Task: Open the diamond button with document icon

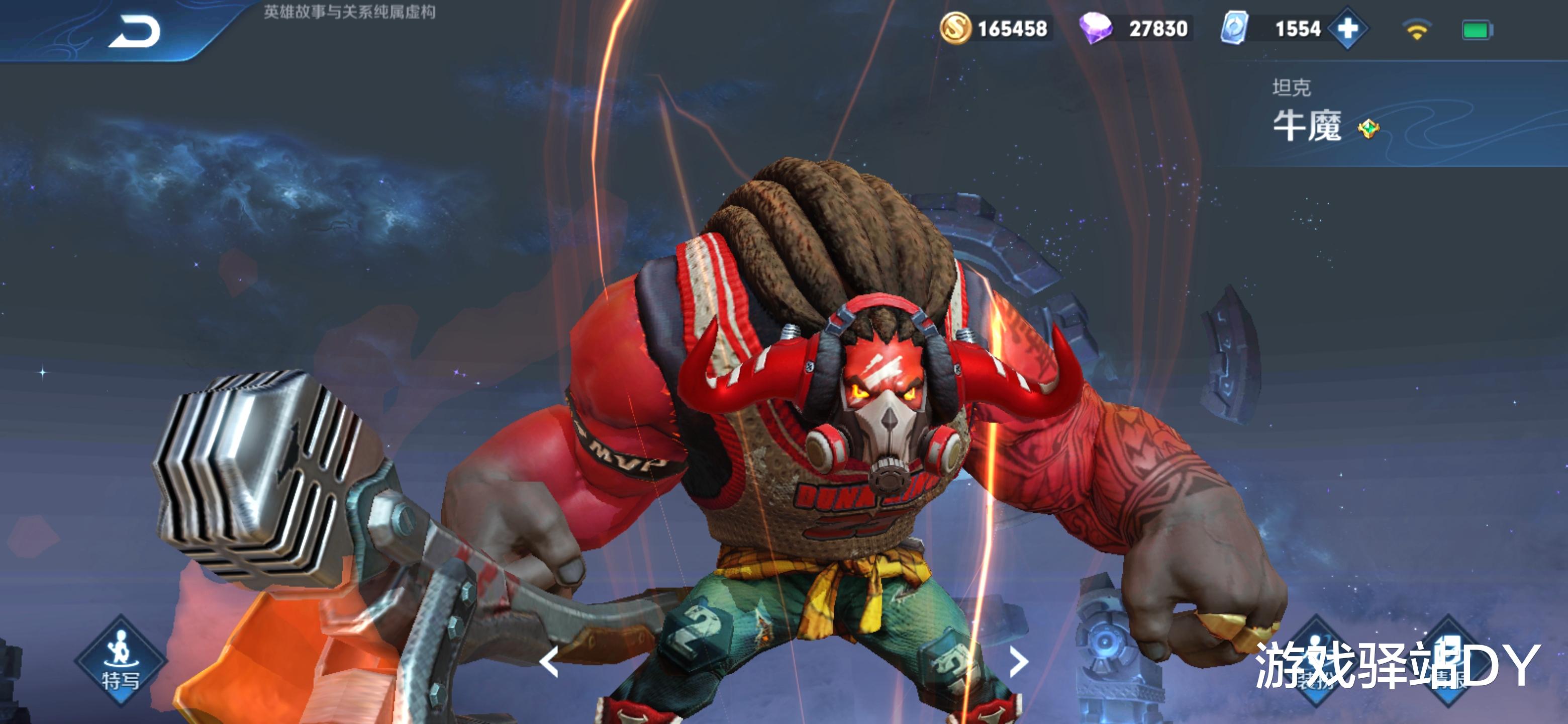Action: (1449, 661)
